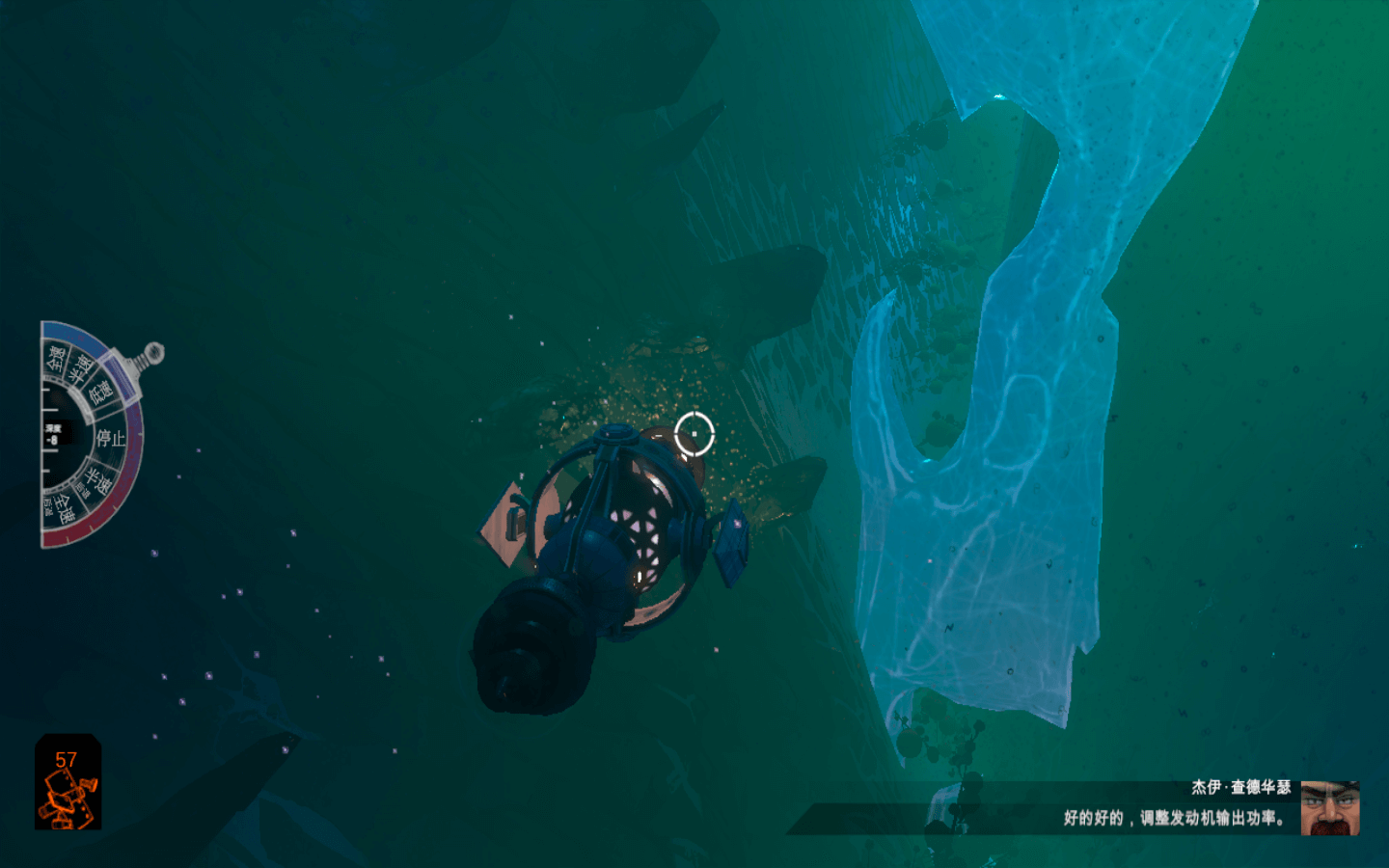Set throttle to 停止 (stop)
This screenshot has height=868, width=1389.
pos(110,438)
